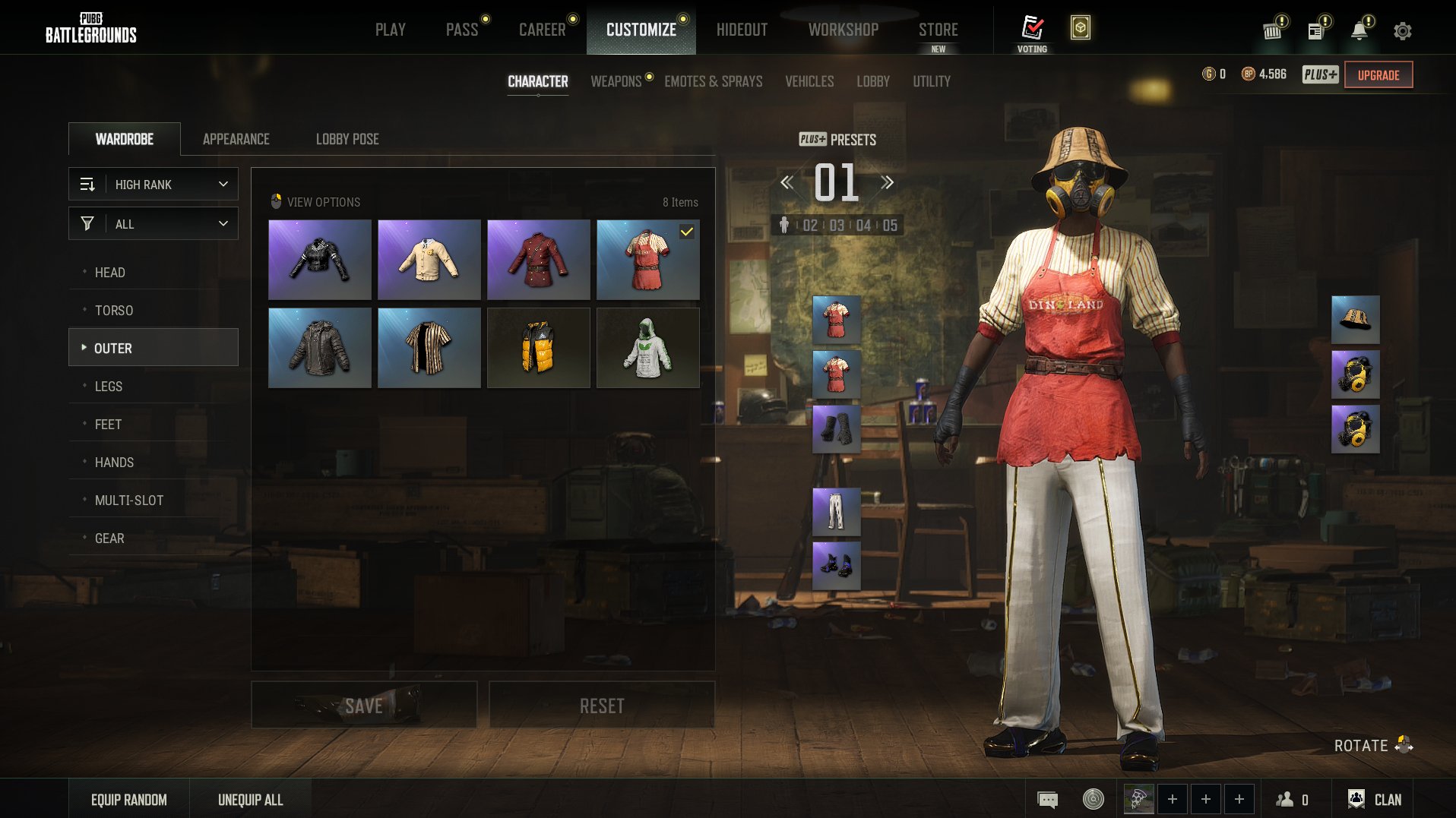Show the Gear category items
The image size is (1456, 818).
click(109, 538)
